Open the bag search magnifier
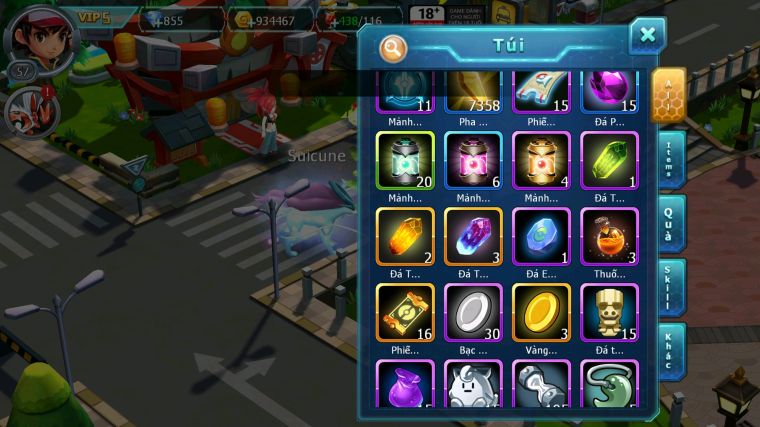 click(x=394, y=46)
